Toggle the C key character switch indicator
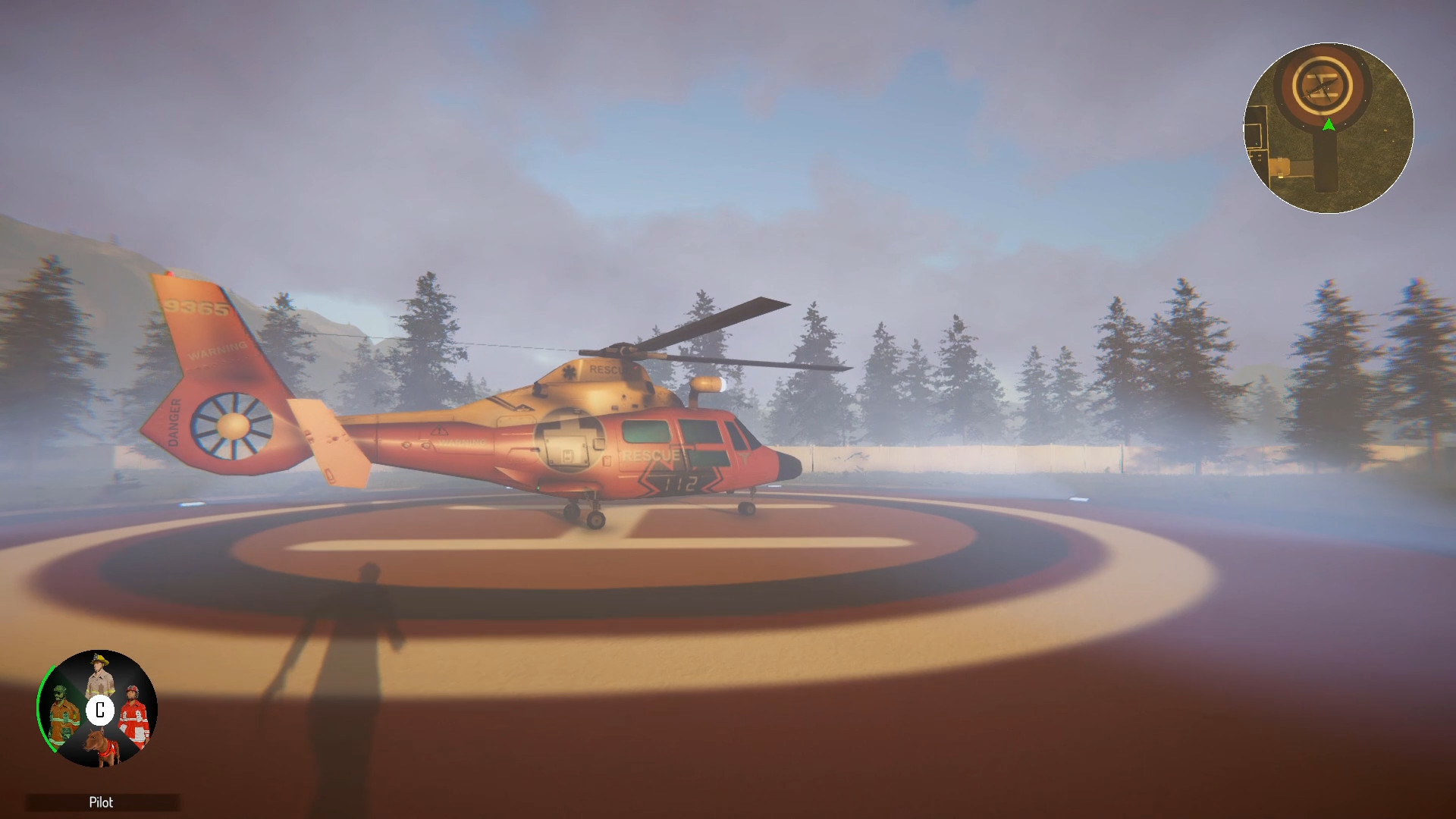Screen dimensions: 1456x819 pyautogui.click(x=100, y=710)
